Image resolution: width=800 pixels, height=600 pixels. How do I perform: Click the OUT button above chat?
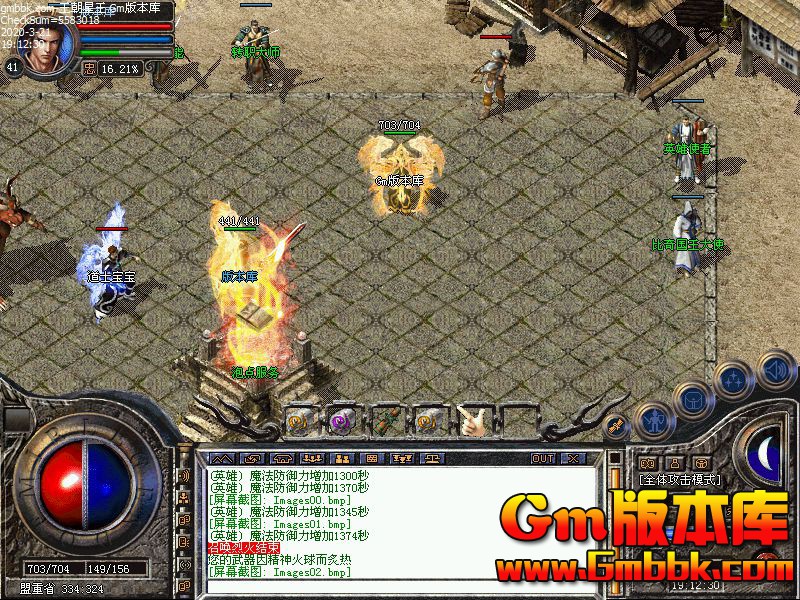click(543, 458)
